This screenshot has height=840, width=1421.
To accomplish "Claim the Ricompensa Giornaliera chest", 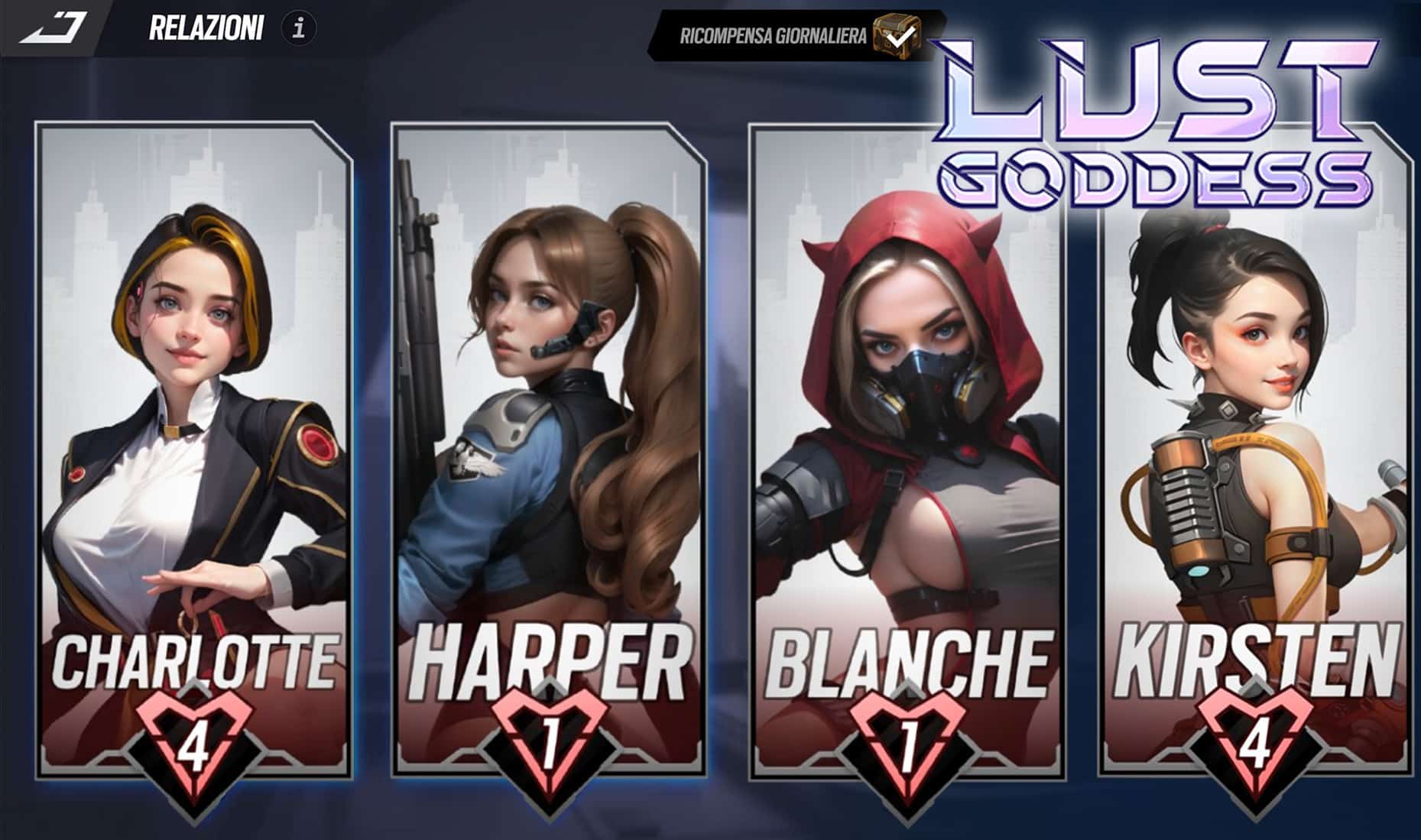I will click(896, 34).
